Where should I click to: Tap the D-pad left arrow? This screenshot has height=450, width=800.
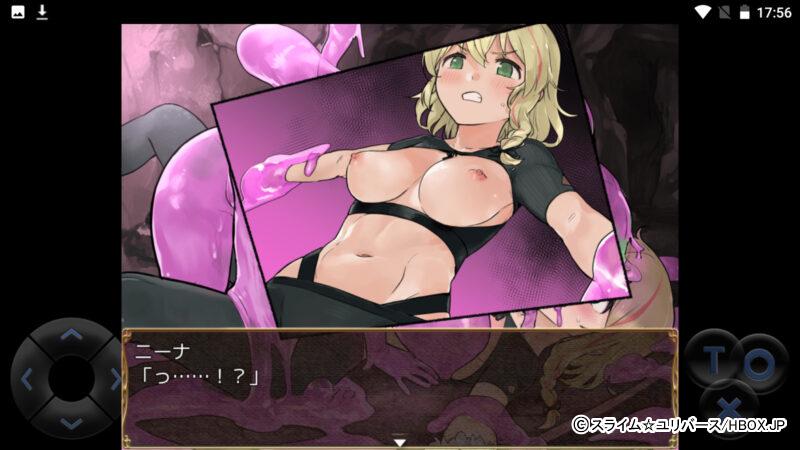(27, 380)
